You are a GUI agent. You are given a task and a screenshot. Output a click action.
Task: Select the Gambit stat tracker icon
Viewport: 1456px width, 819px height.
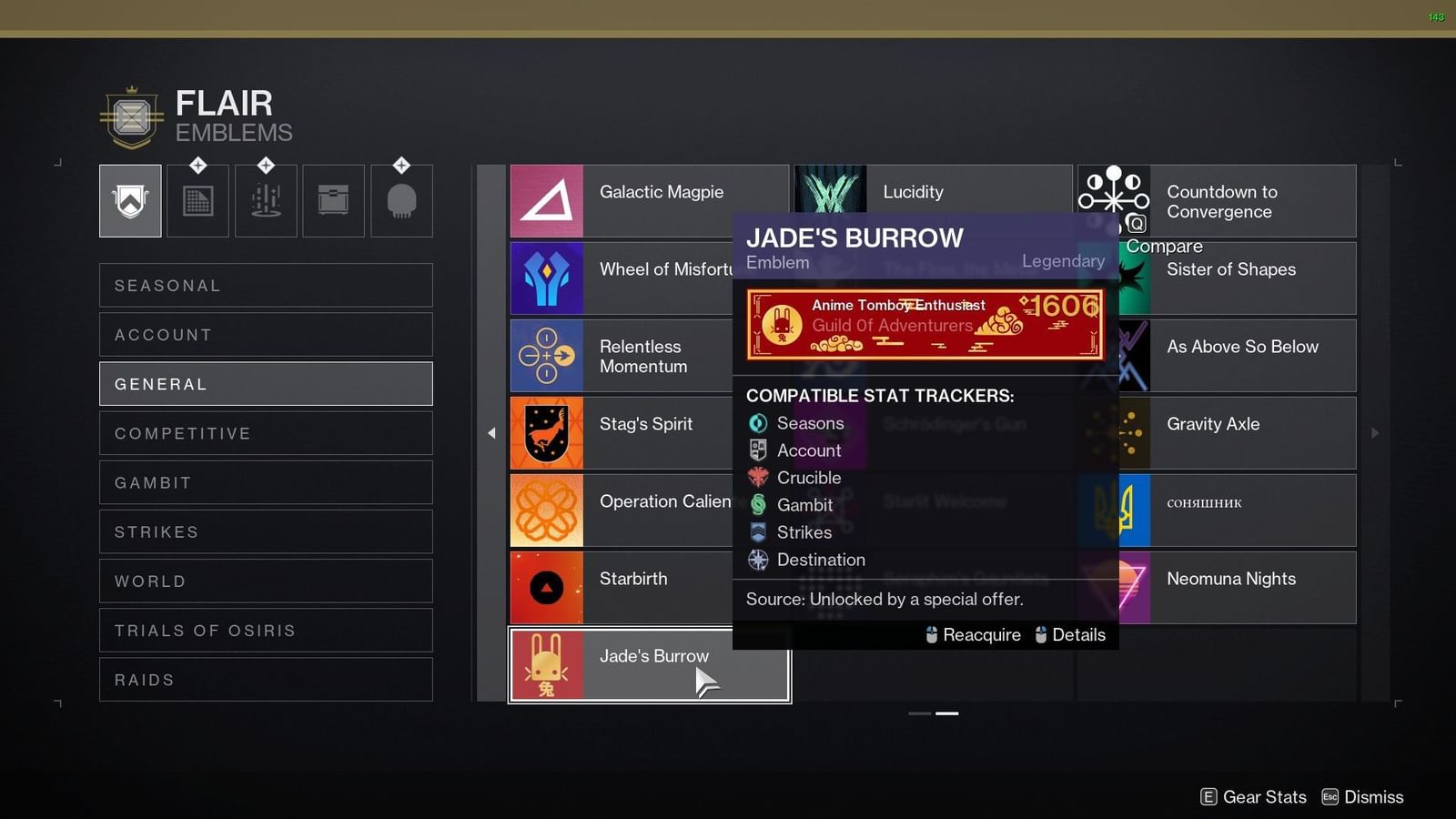758,504
